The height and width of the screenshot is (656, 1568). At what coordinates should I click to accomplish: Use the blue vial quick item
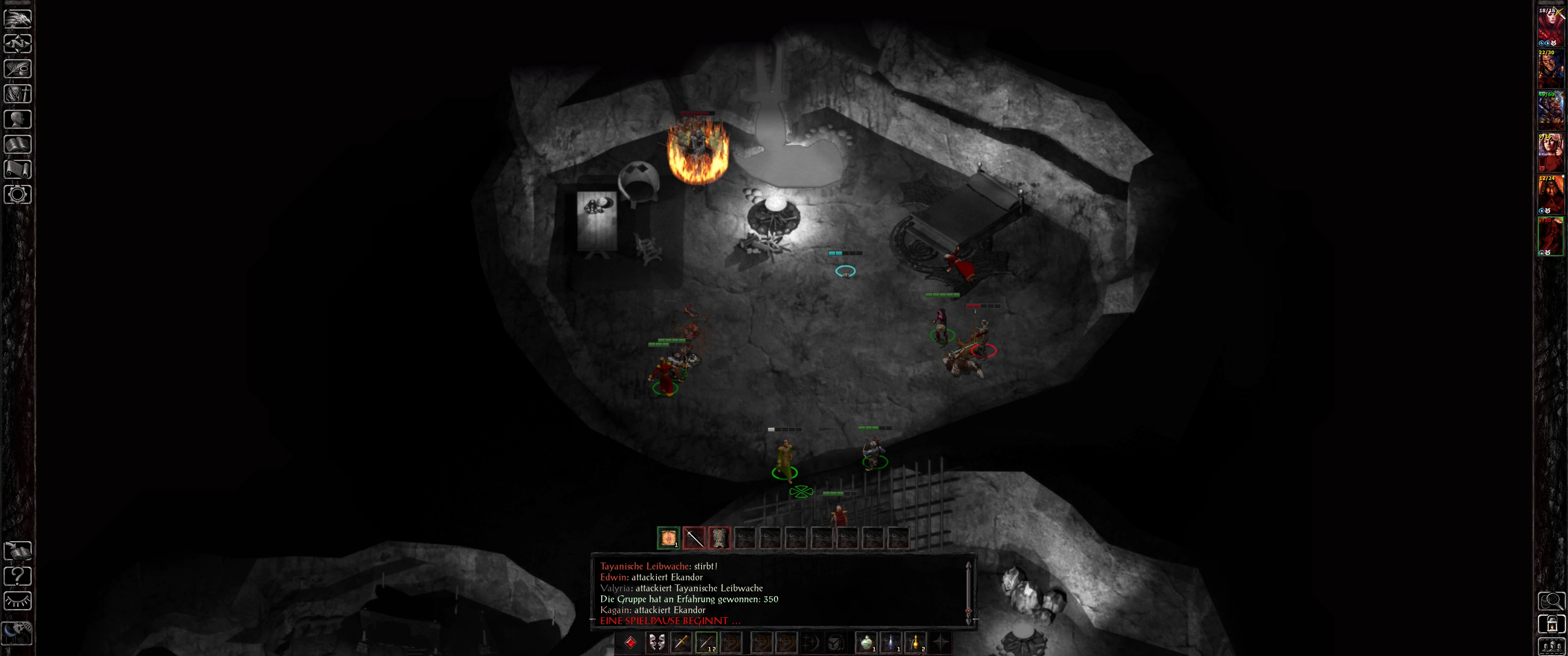pyautogui.click(x=891, y=643)
